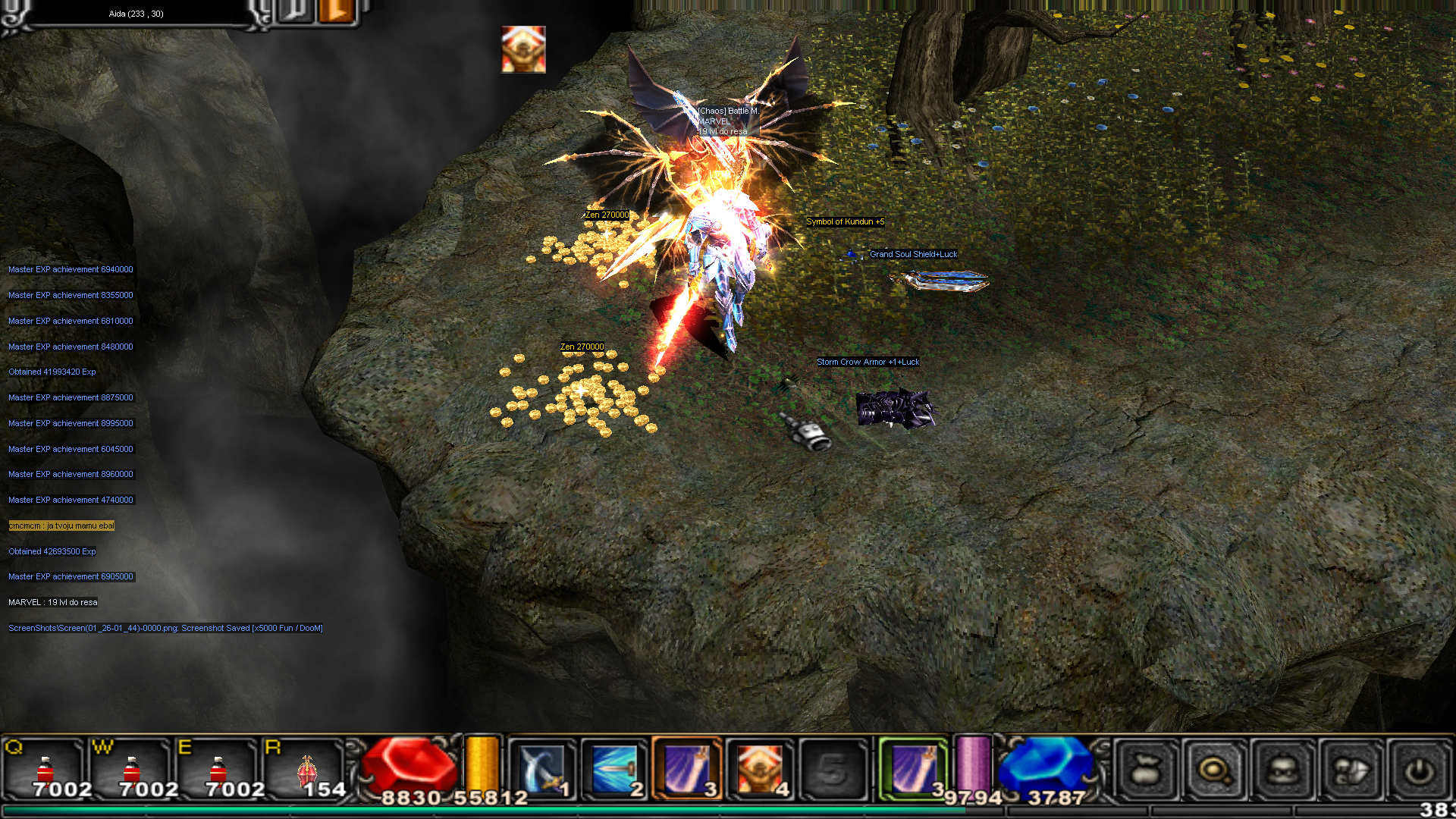Click the active warrior buff status icon
This screenshot has width=1456, height=819.
523,49
